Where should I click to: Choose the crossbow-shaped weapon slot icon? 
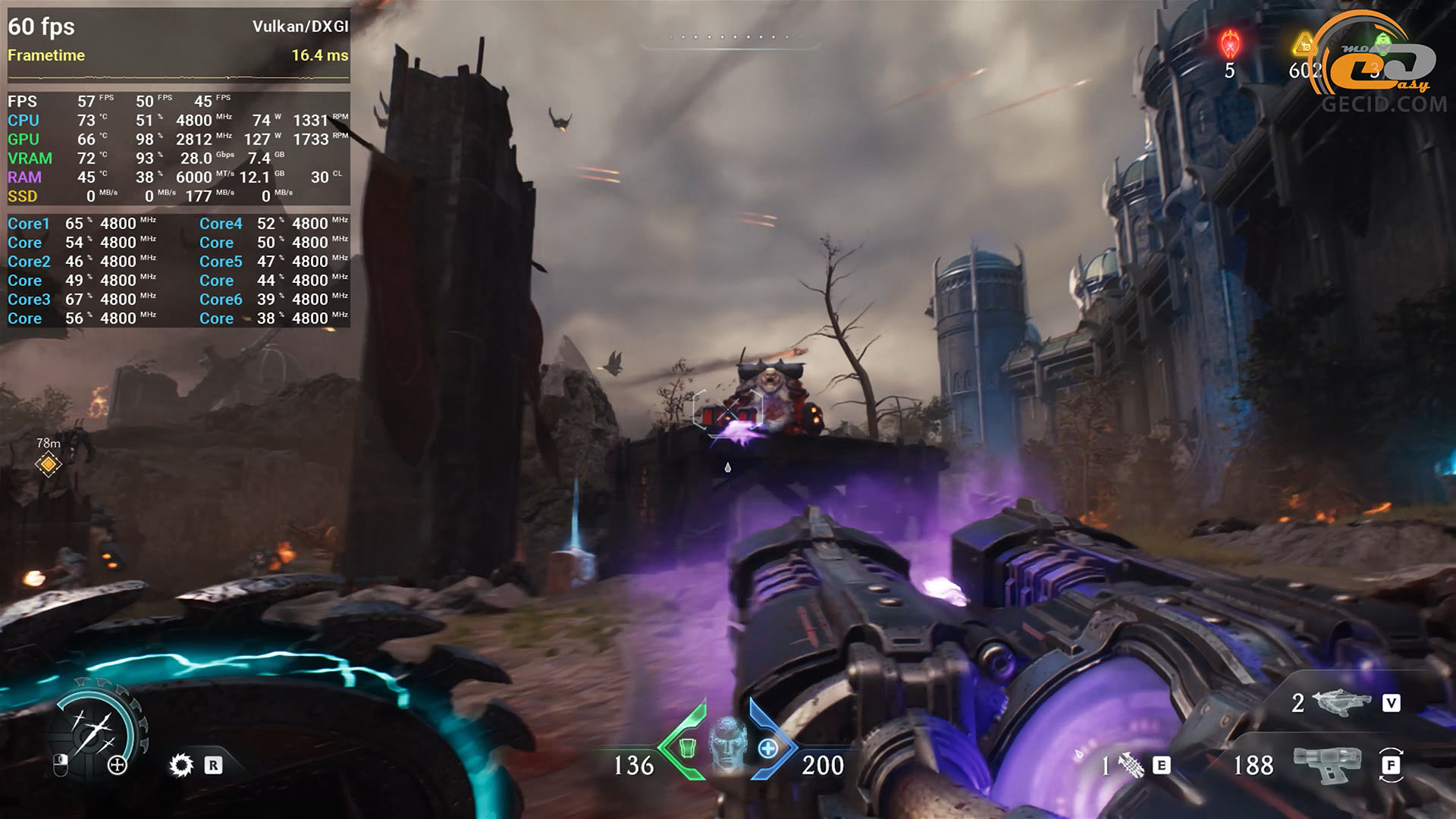click(1340, 702)
